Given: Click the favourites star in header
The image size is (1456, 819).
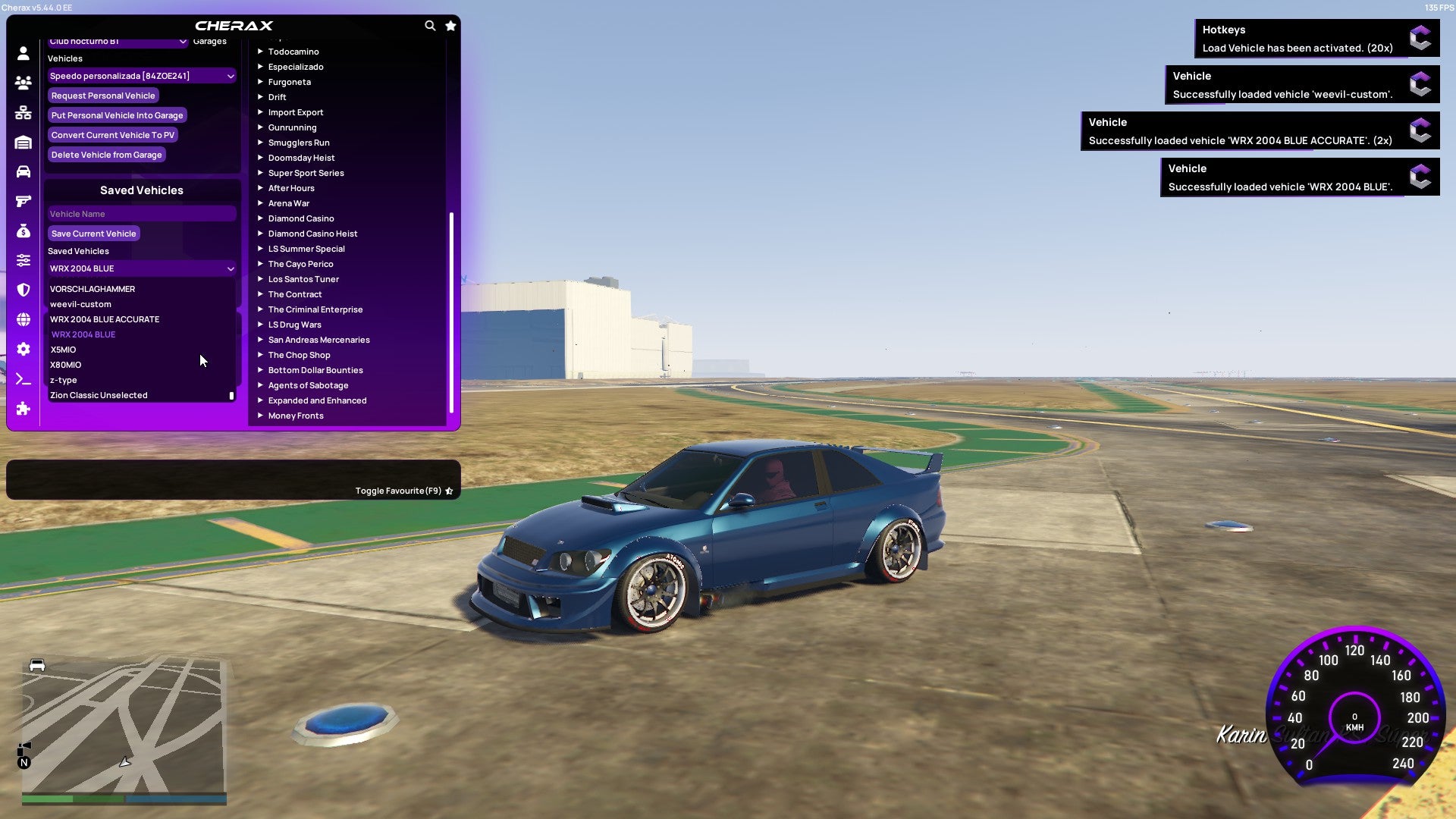Looking at the screenshot, I should (x=450, y=25).
